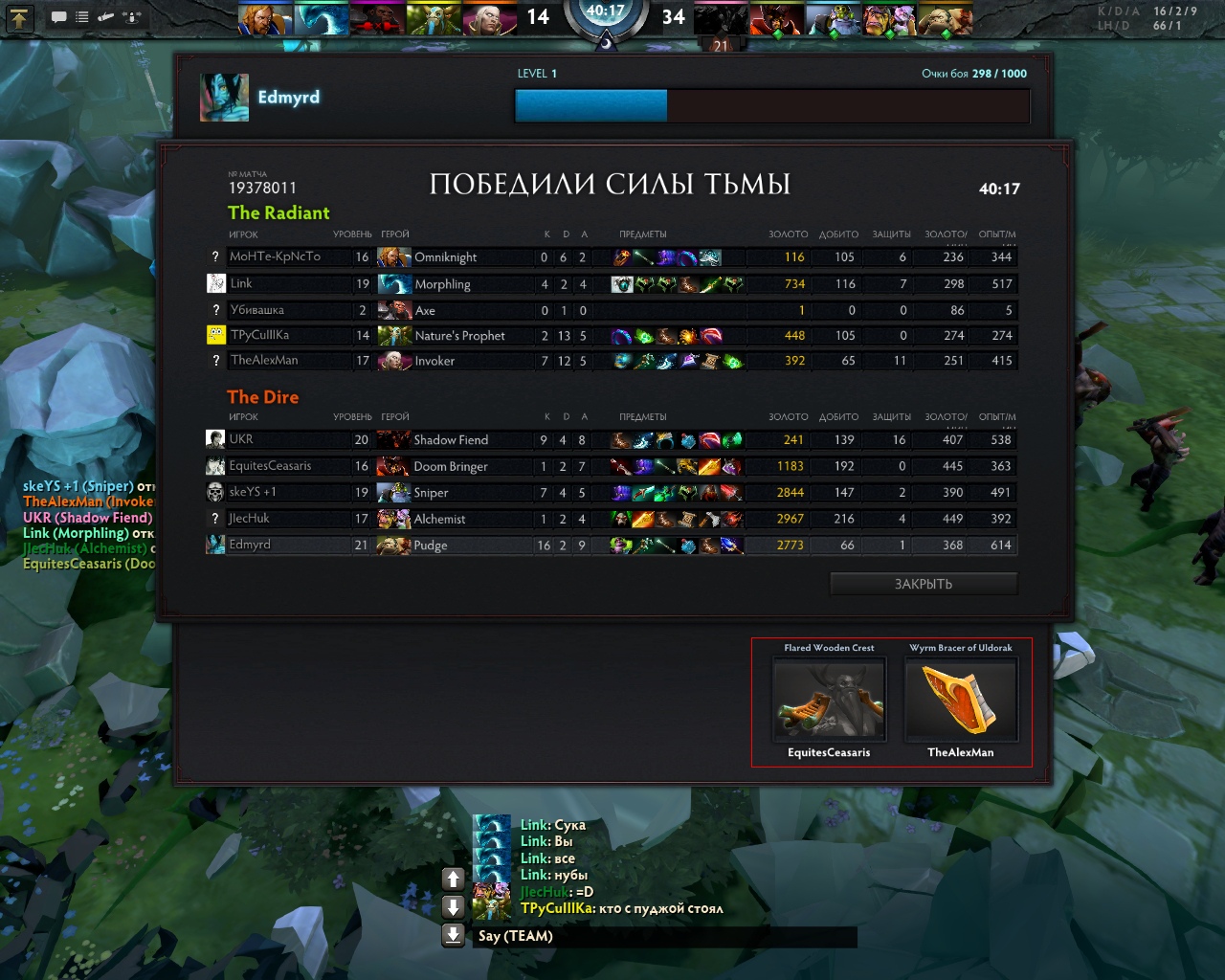Close the scoreboard with the ЗАКРЫТЬ button
The width and height of the screenshot is (1225, 980).
click(x=923, y=584)
